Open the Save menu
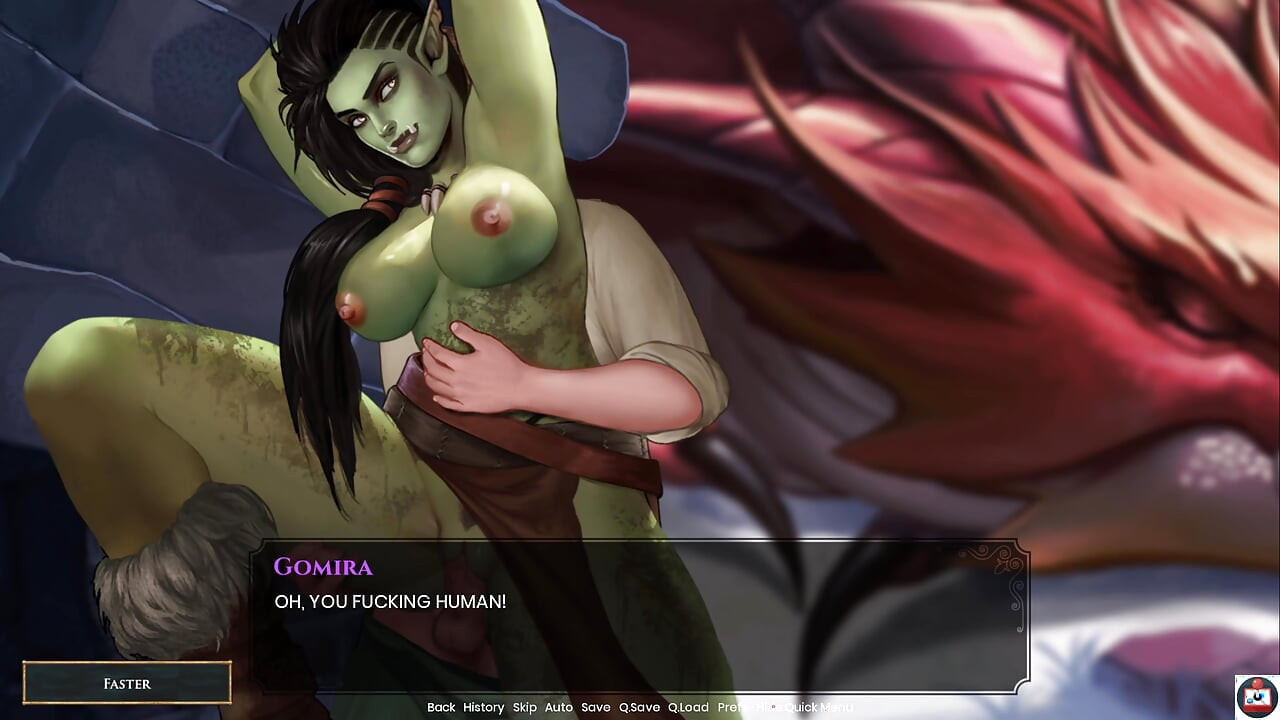Viewport: 1280px width, 720px height. click(x=595, y=707)
